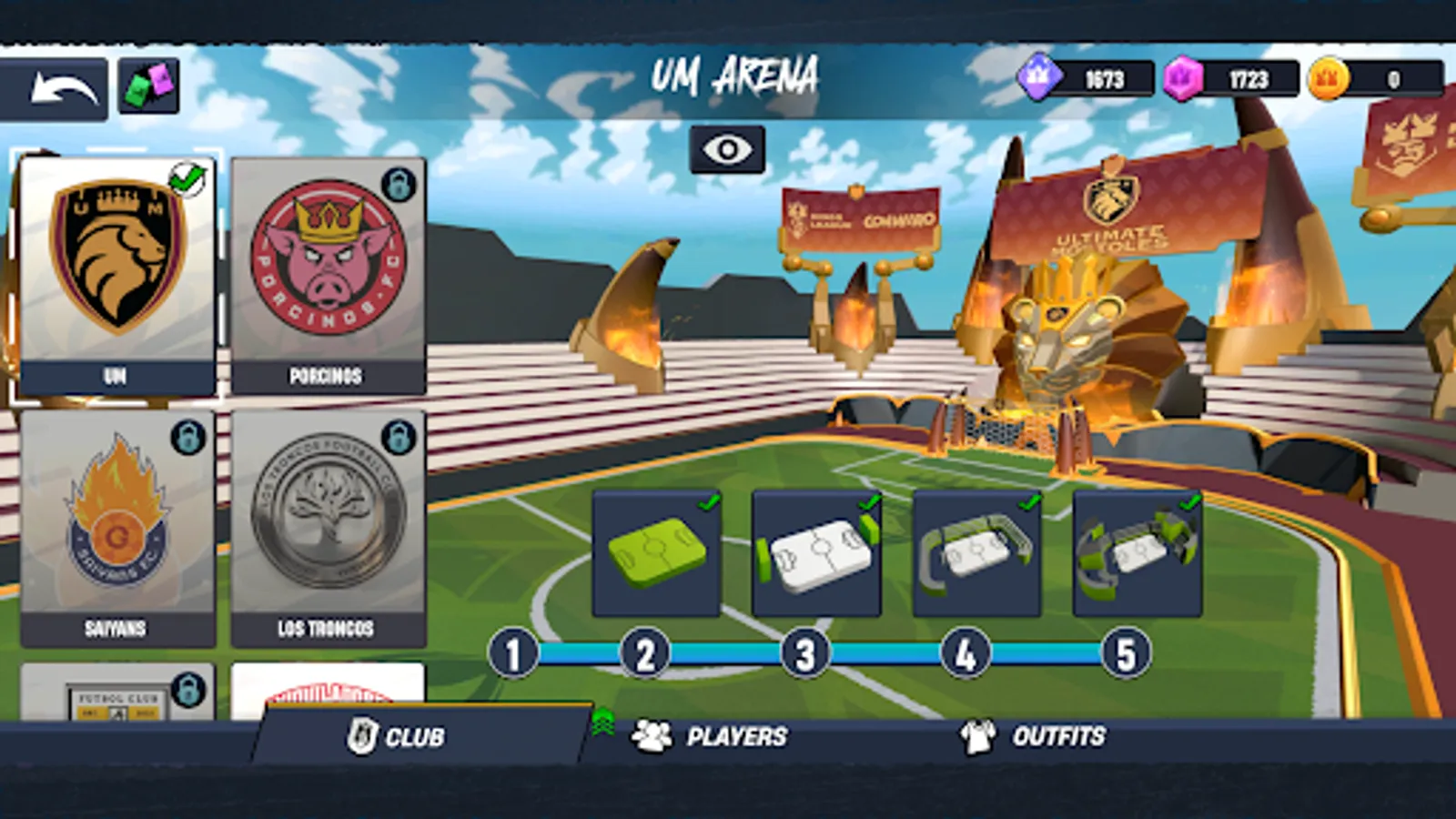The image size is (1456, 819).
Task: Tap the Players silhouettes icon
Action: [652, 733]
